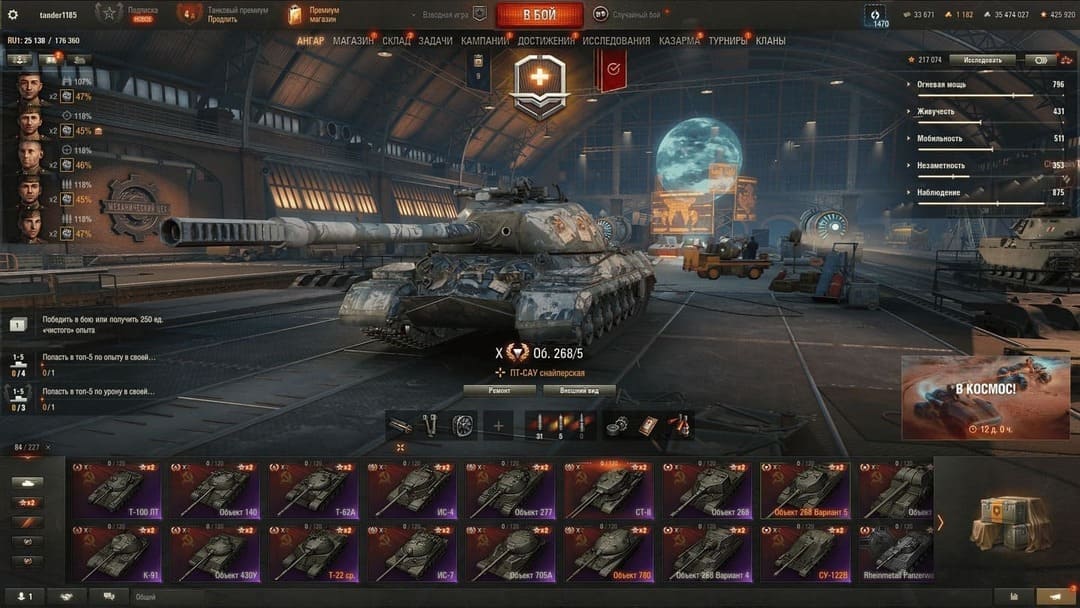Open the КЛАНЫ tab
Viewport: 1080px width, 608px height.
coord(770,41)
